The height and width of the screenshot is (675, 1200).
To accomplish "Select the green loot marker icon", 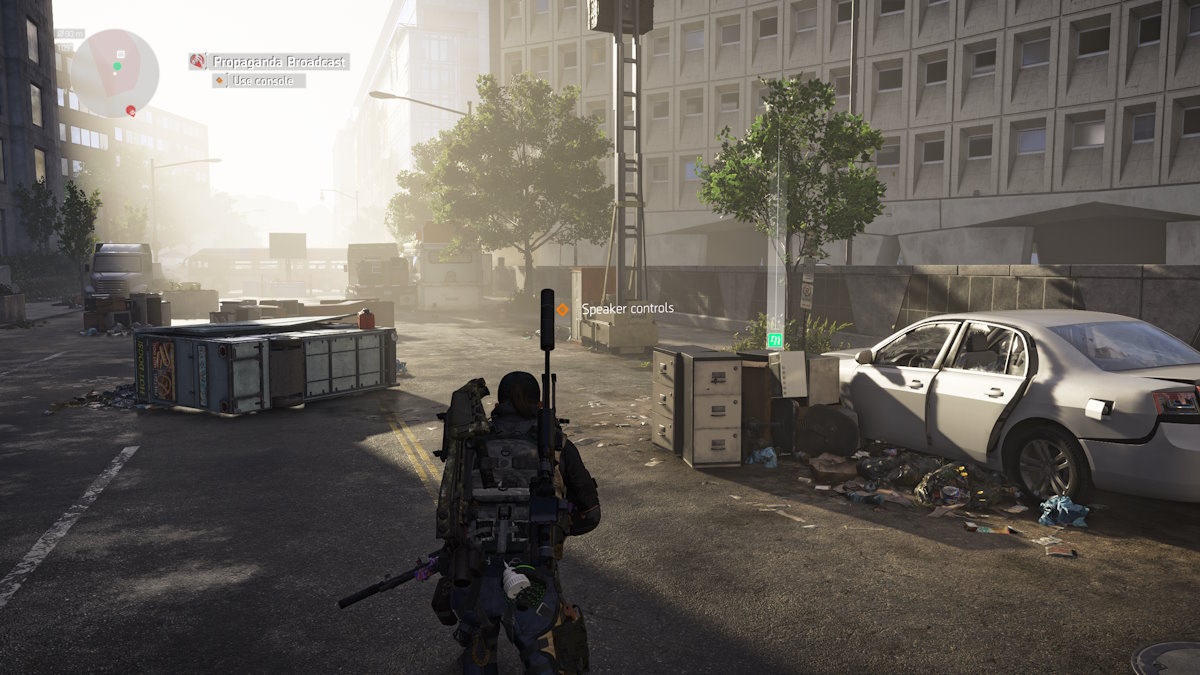I will click(x=774, y=341).
